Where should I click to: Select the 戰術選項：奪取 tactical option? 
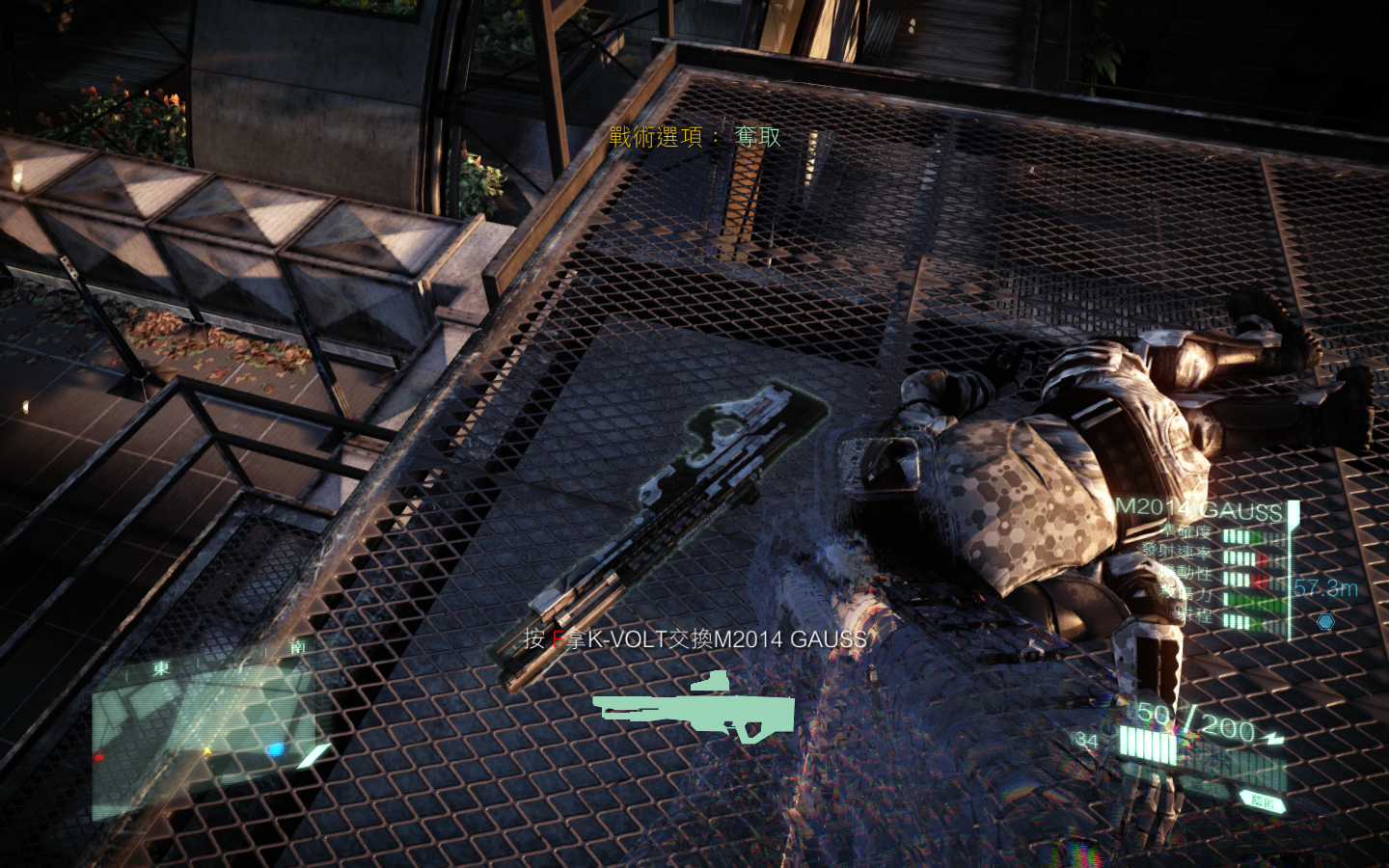692,138
